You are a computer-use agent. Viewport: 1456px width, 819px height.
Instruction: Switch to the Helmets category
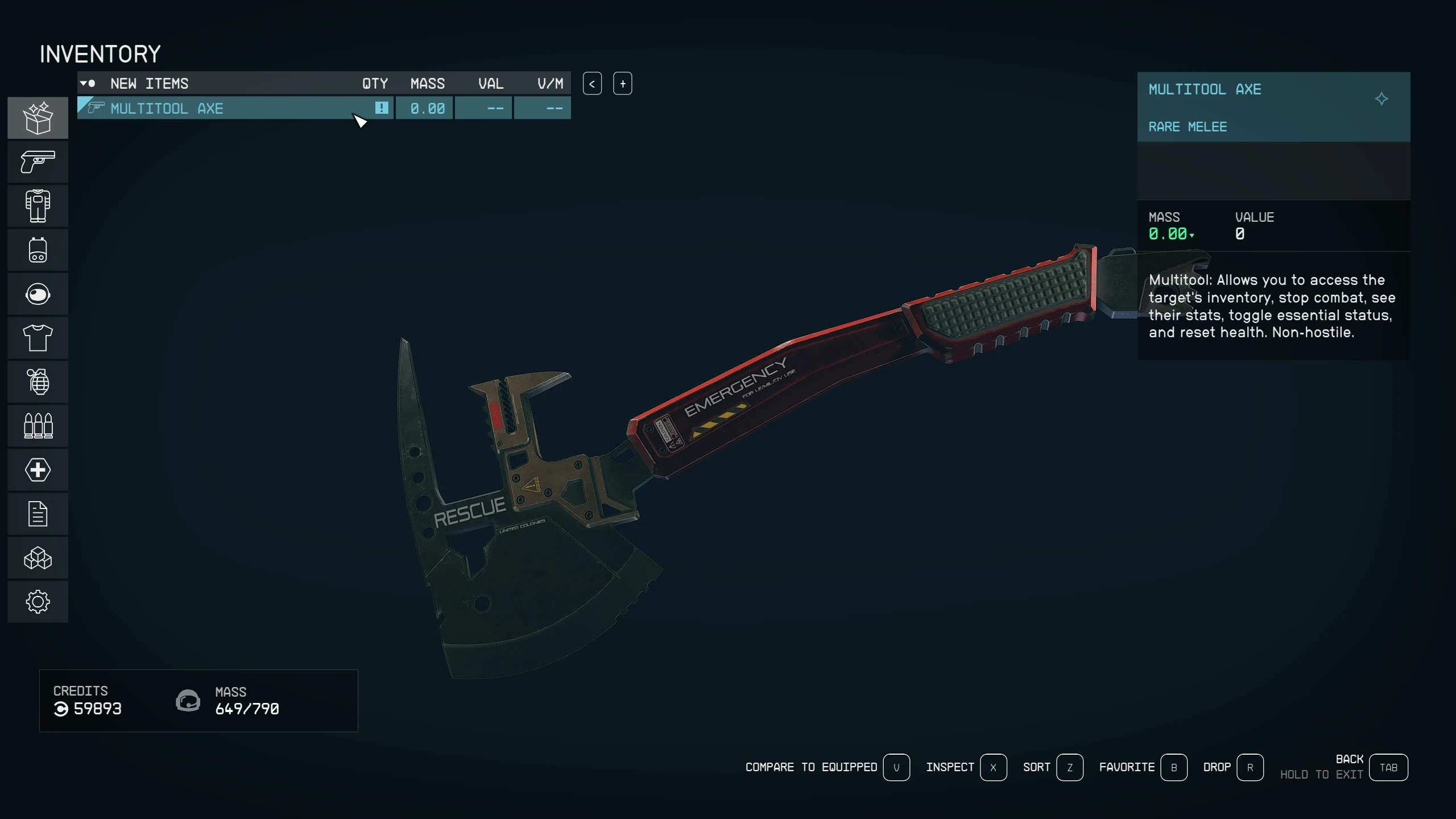tap(38, 294)
